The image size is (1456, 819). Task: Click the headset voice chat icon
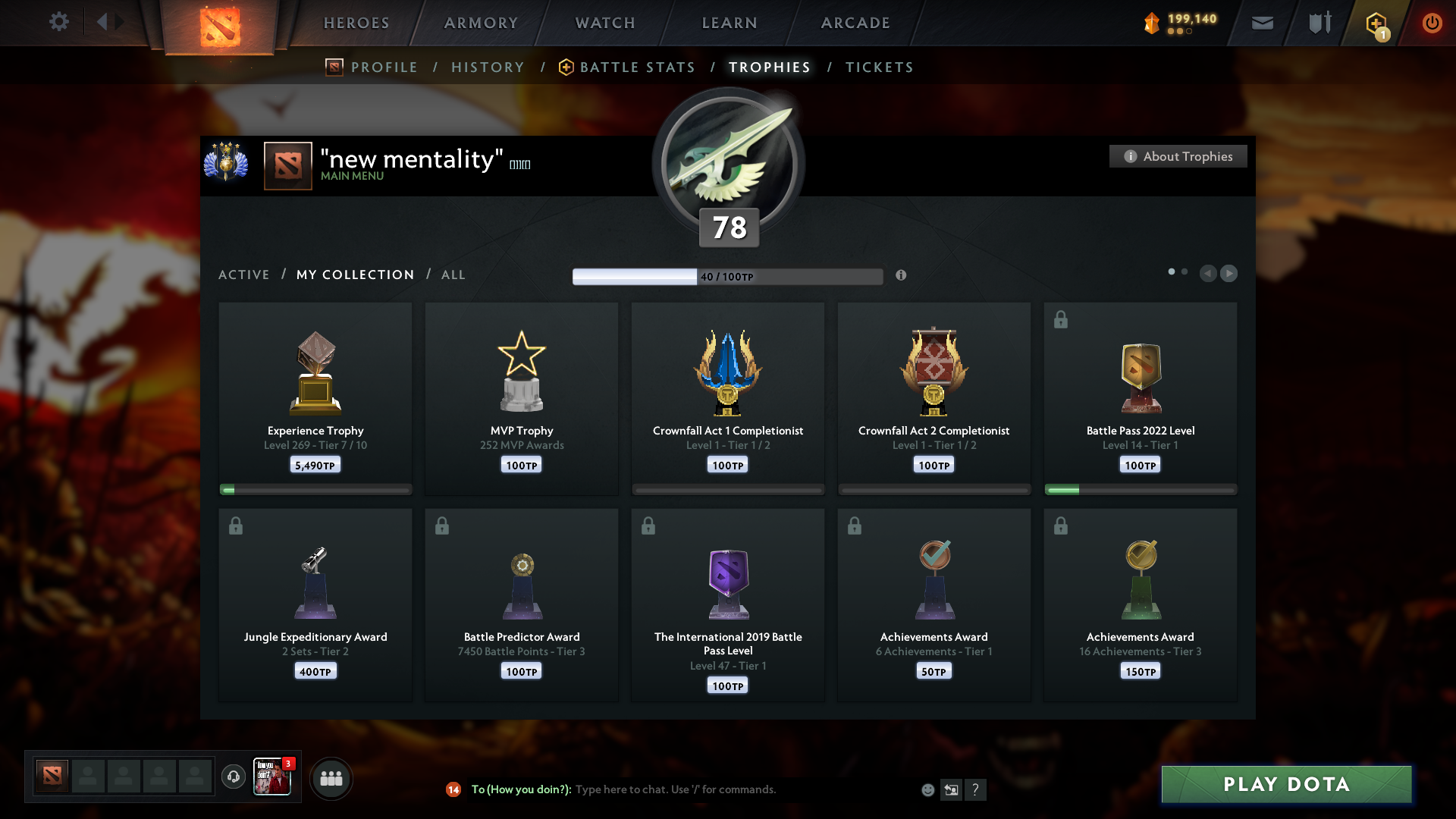coord(234,777)
